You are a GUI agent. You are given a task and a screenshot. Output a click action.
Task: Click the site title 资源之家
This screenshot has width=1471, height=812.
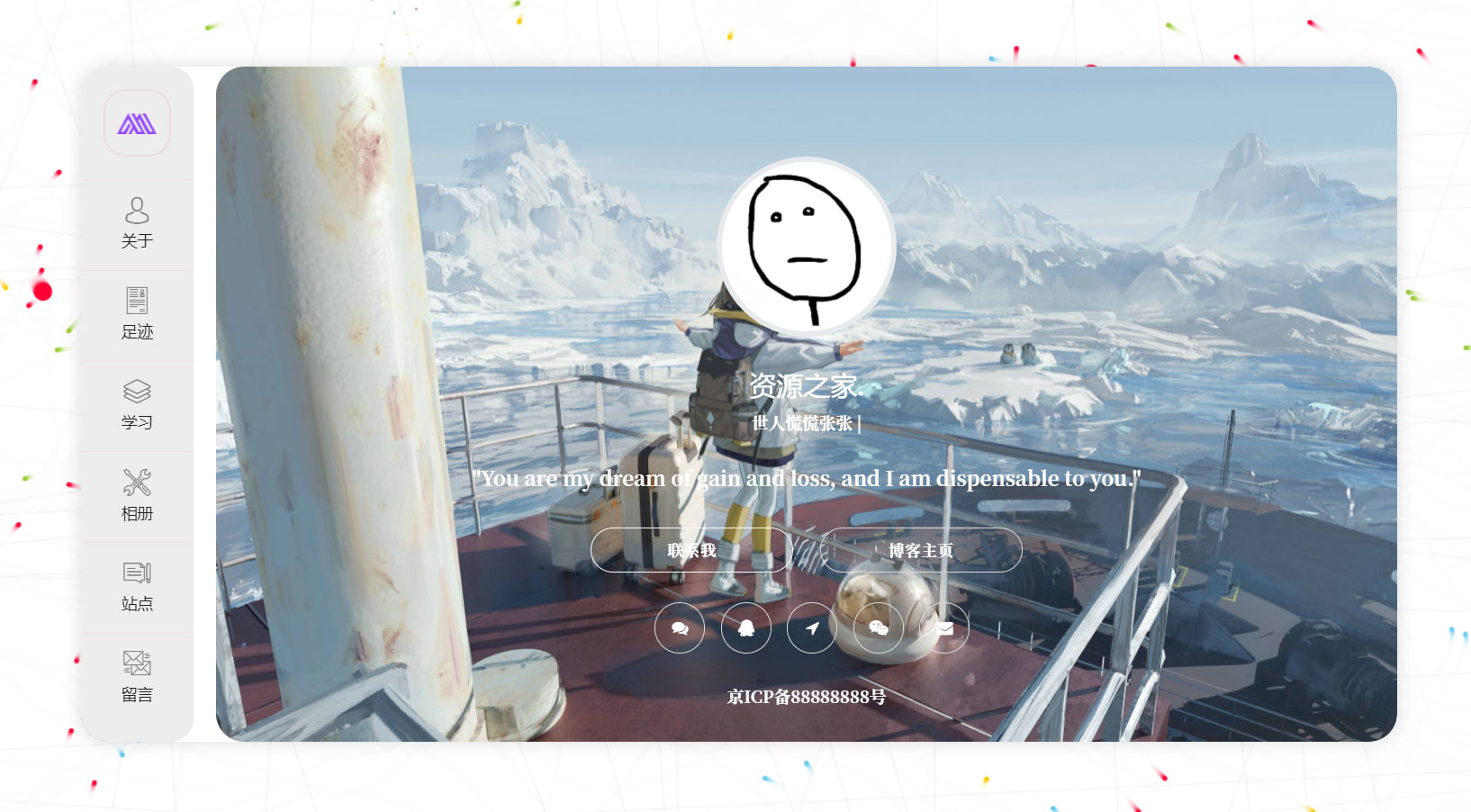[x=804, y=387]
